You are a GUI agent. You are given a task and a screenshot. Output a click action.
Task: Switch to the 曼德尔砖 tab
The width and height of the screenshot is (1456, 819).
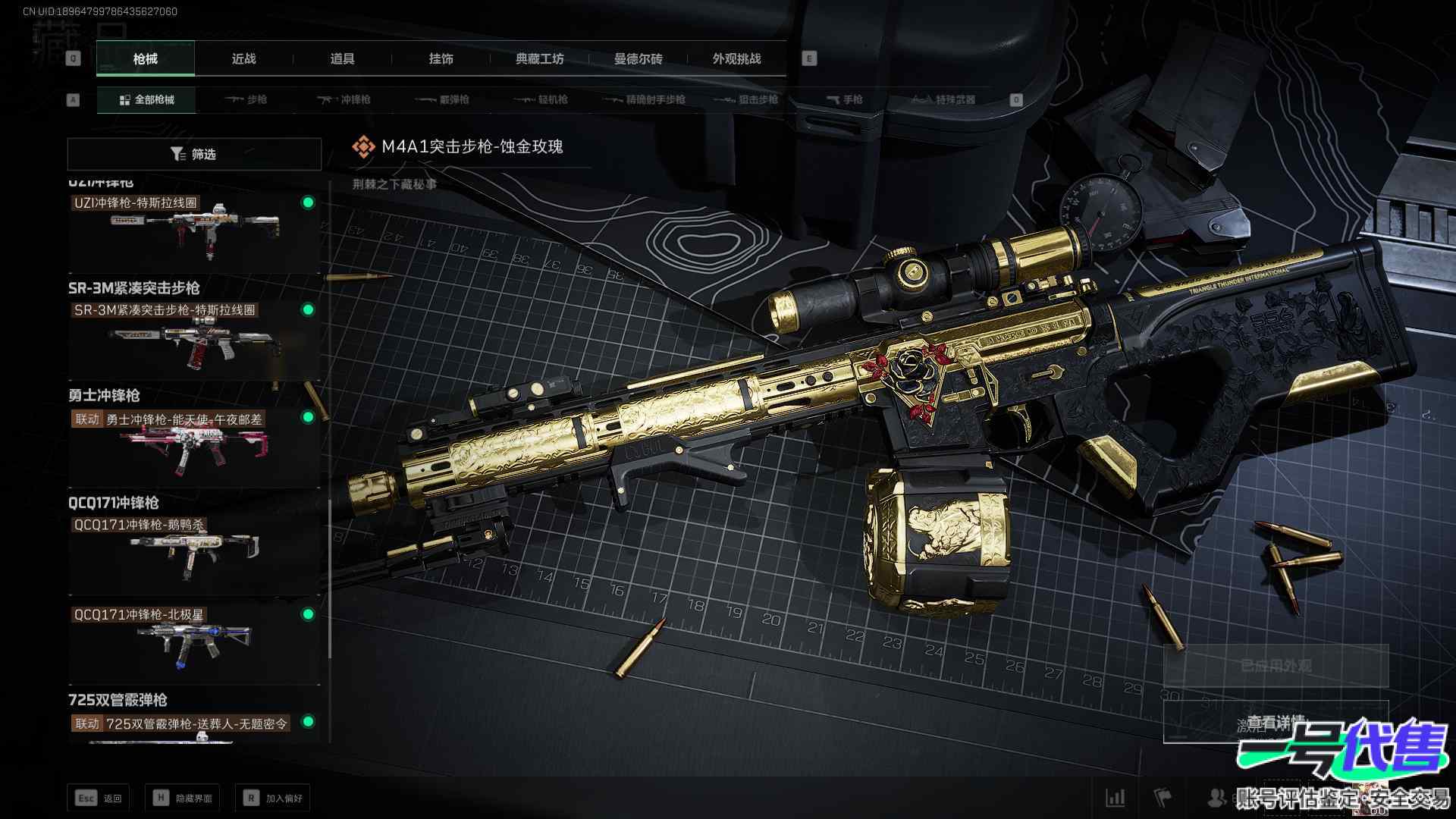tap(638, 59)
